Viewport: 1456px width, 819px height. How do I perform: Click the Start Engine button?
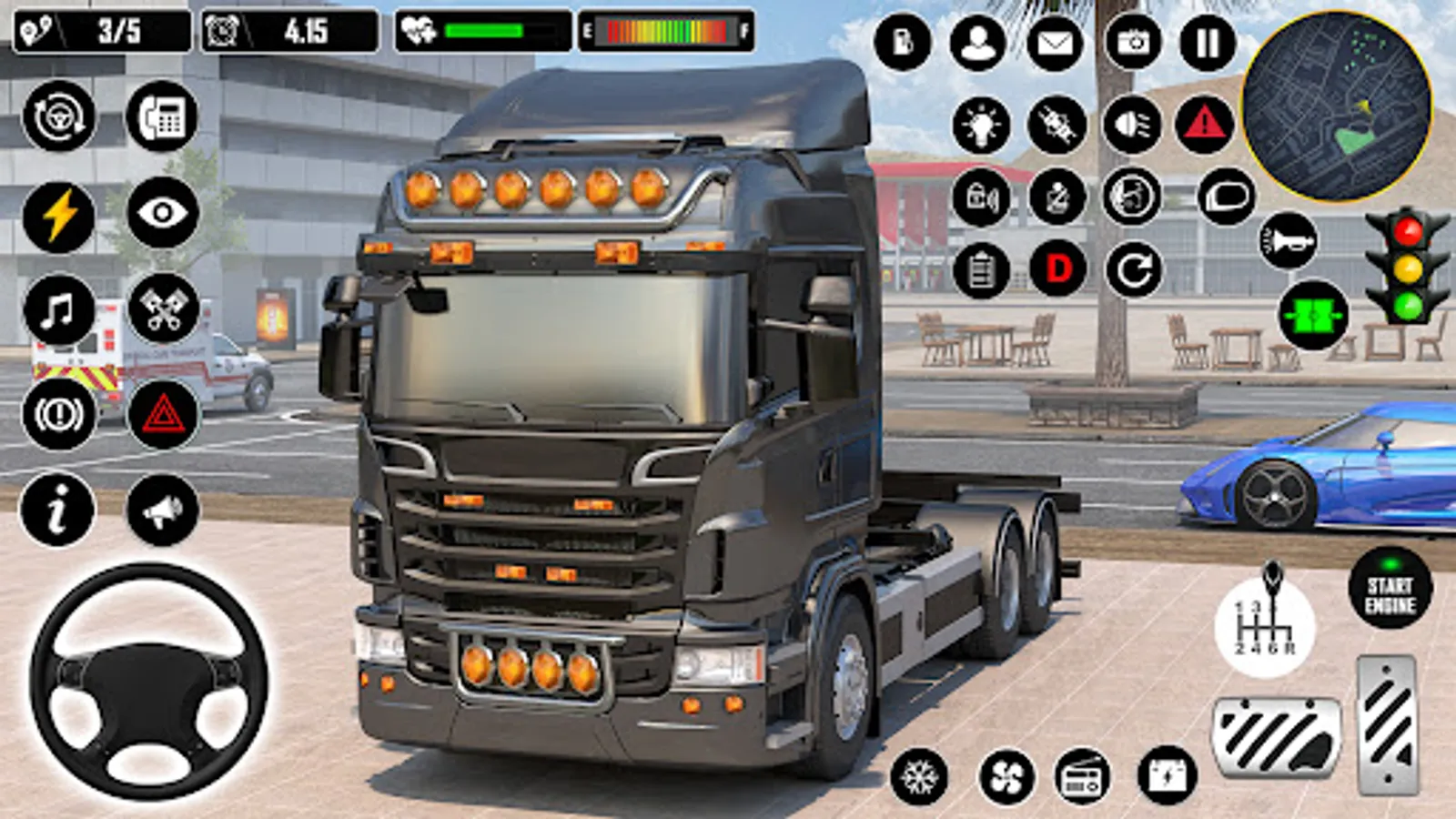click(x=1390, y=588)
